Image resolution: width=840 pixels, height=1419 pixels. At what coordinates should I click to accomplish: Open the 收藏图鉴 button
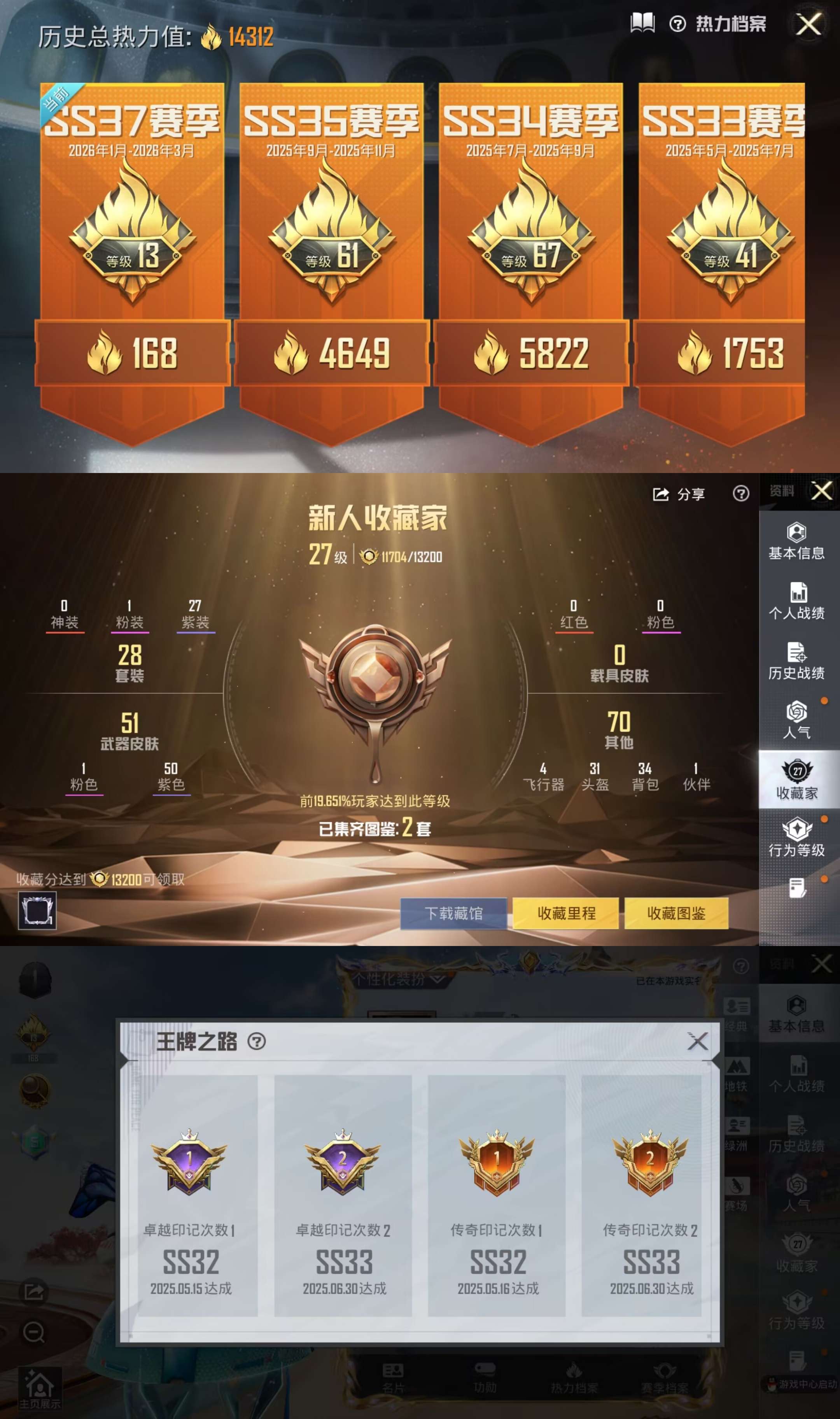pos(676,913)
